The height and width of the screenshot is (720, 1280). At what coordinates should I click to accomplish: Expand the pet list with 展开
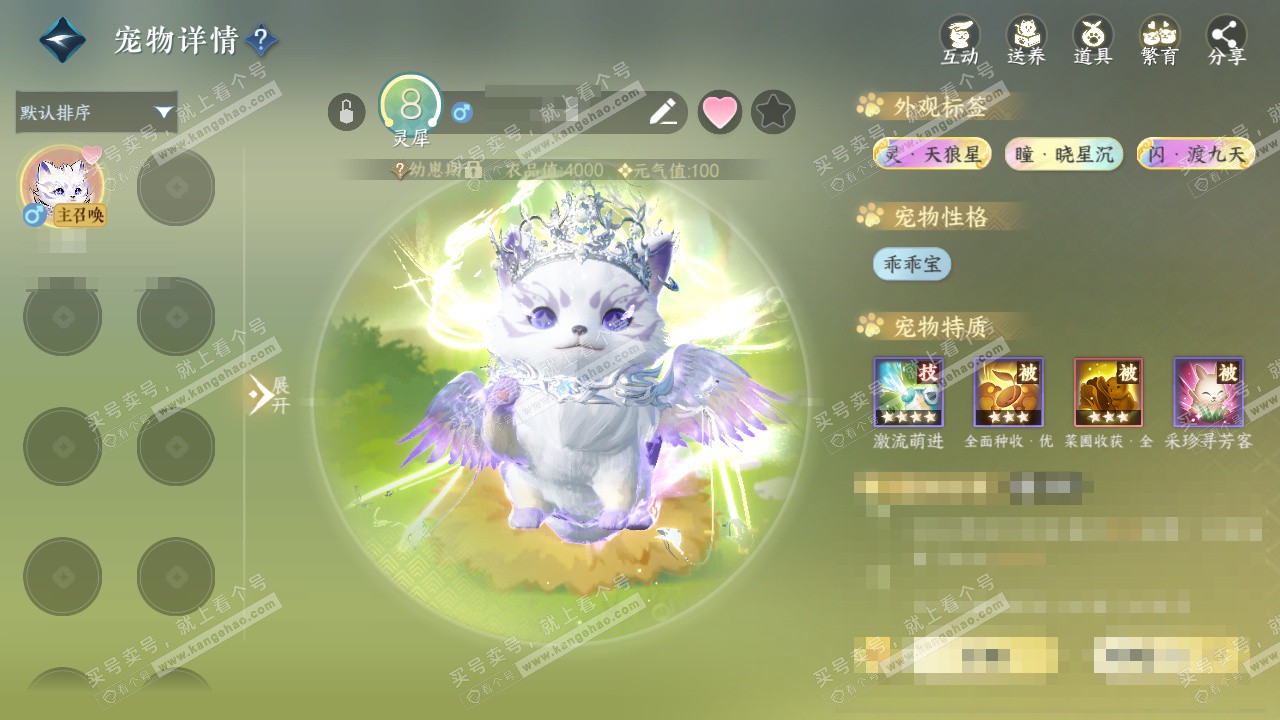tap(268, 395)
